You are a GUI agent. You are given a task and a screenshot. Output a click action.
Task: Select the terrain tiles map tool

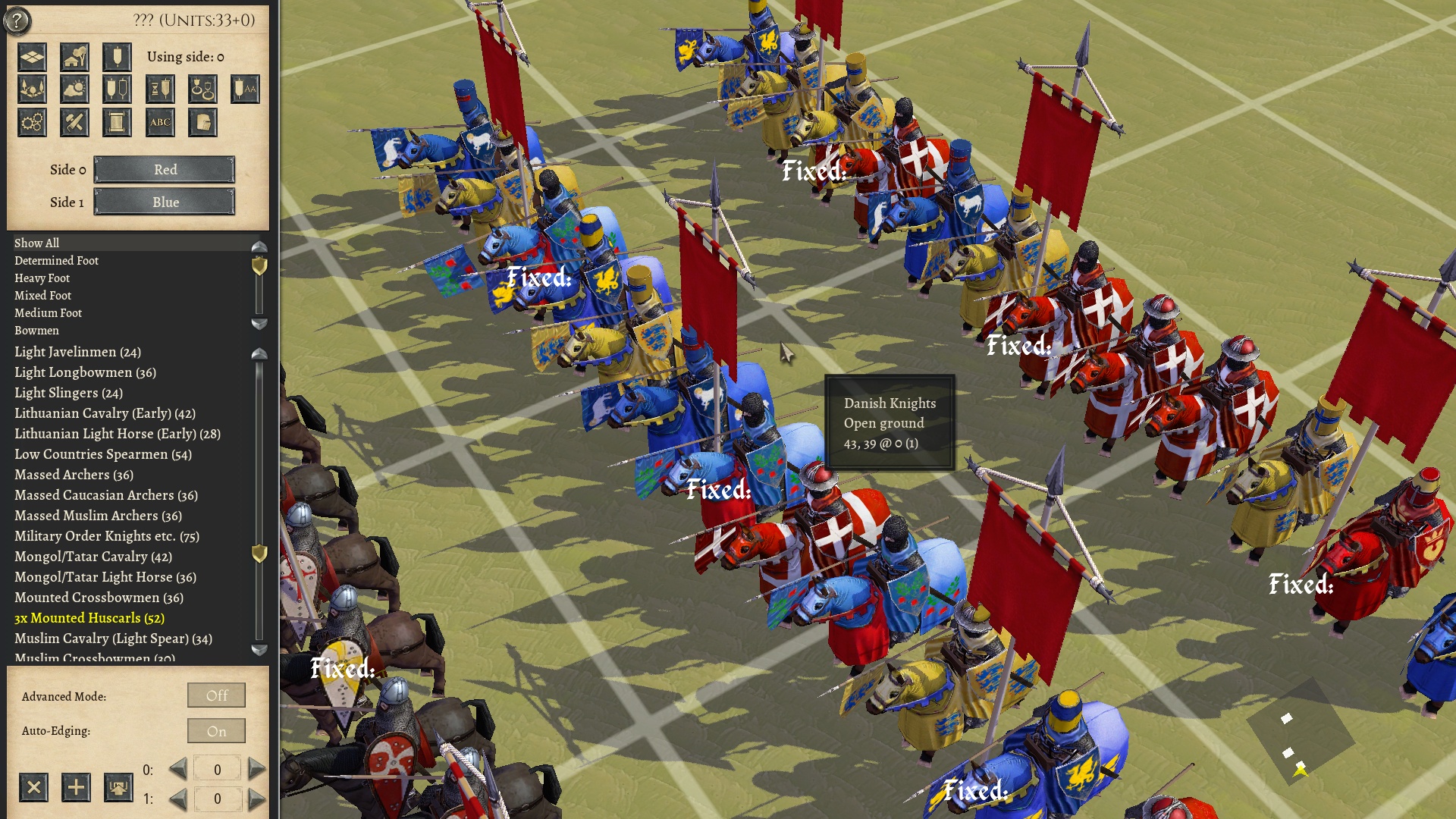pyautogui.click(x=32, y=57)
